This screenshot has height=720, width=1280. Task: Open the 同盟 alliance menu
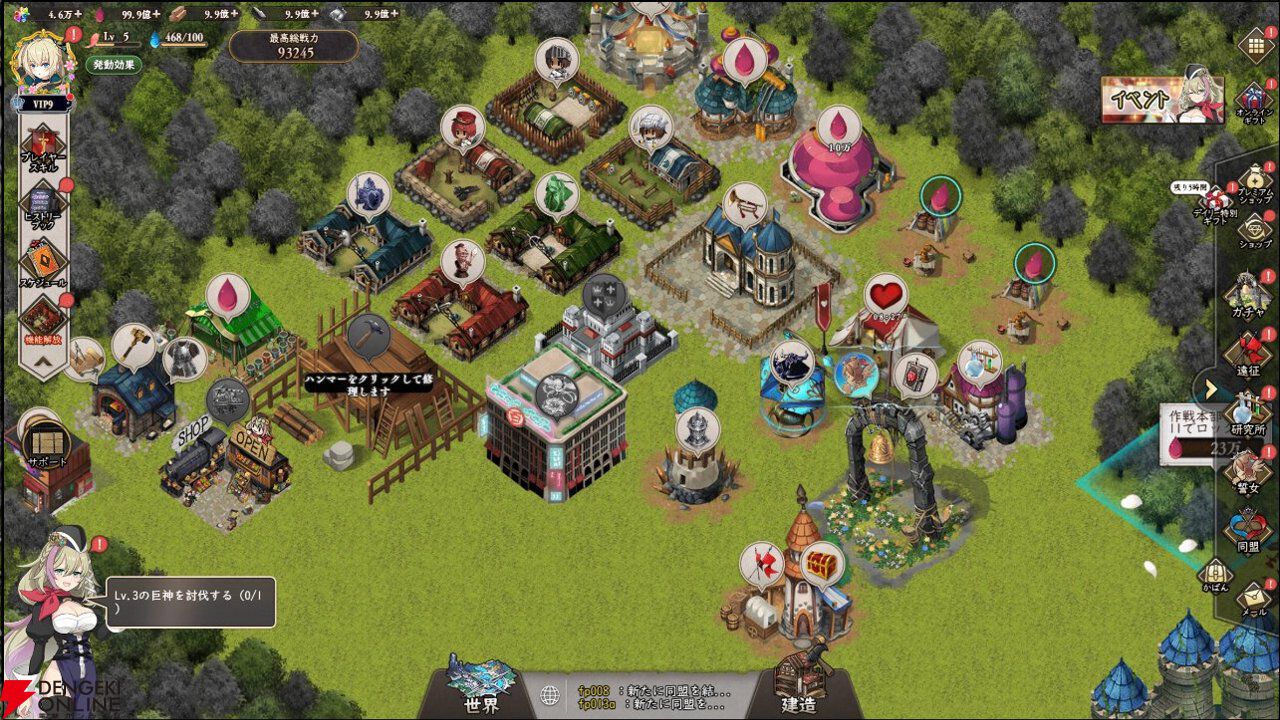1248,530
